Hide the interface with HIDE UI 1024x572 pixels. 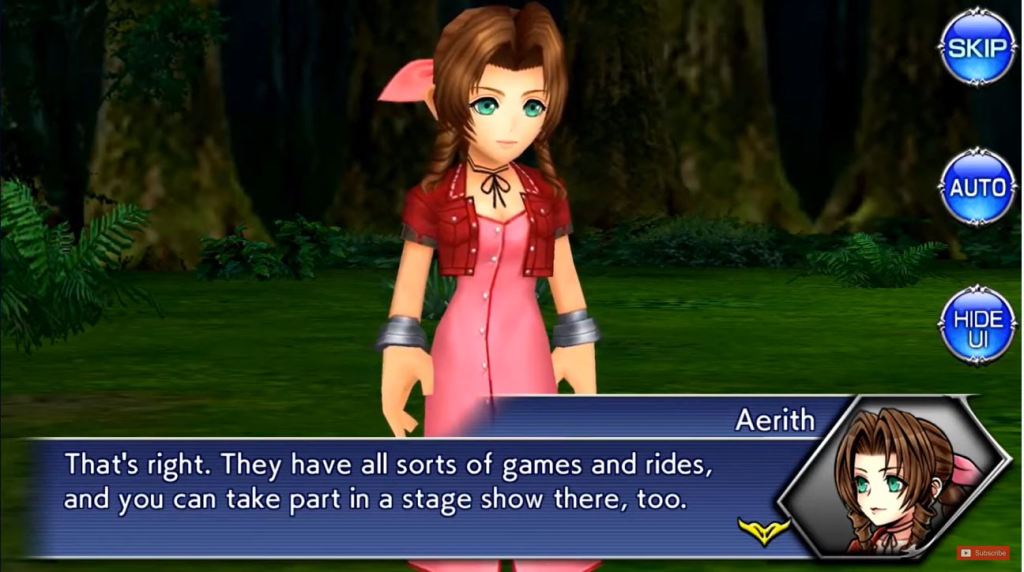(976, 325)
